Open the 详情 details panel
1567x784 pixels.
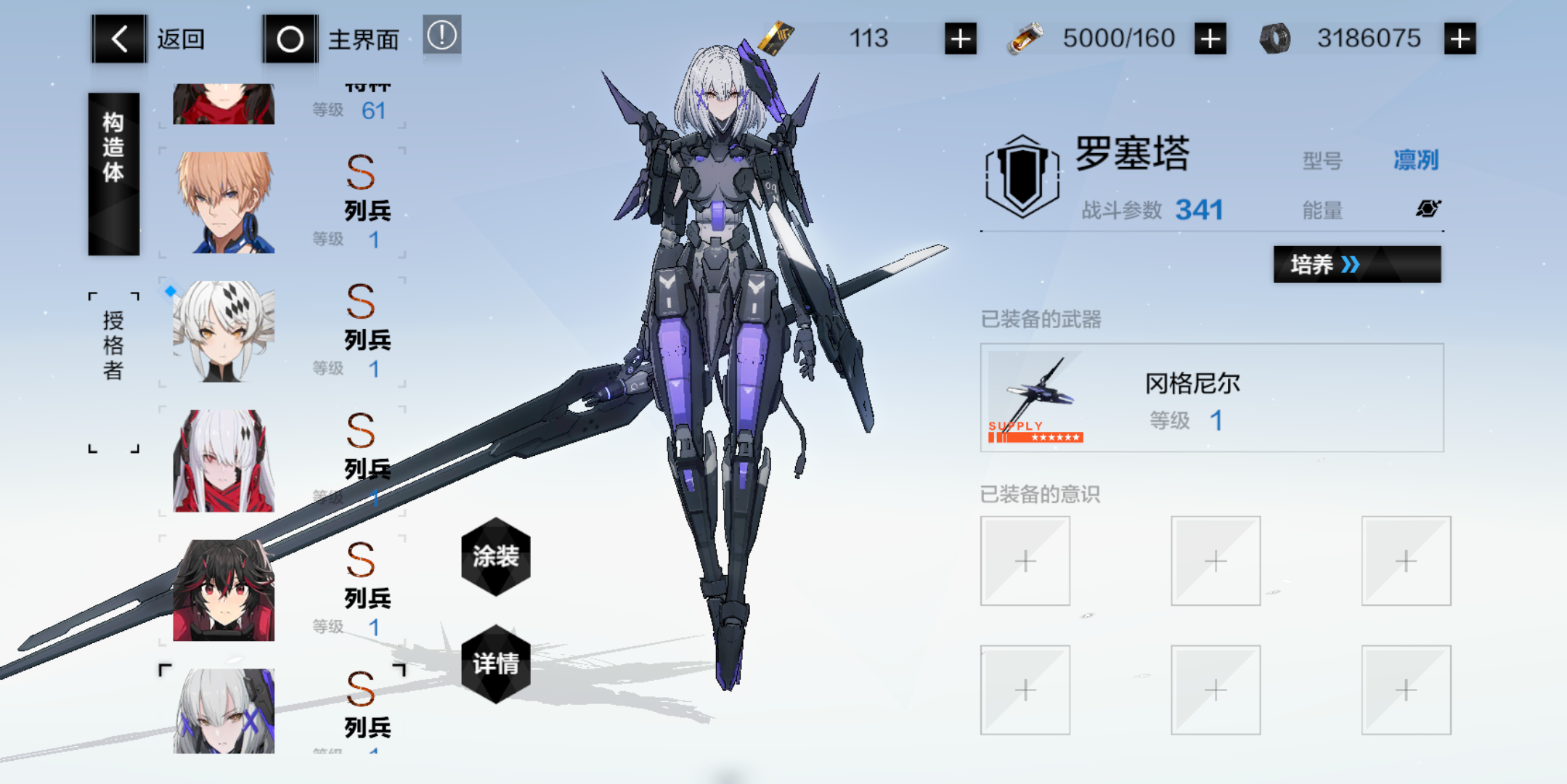495,663
